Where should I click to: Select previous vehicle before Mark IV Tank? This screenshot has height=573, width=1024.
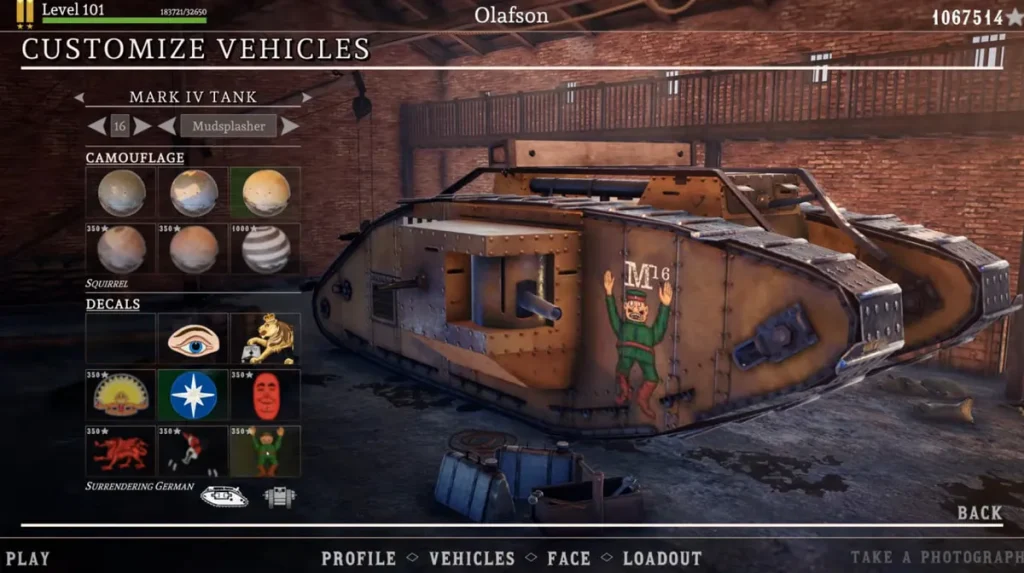click(x=79, y=98)
